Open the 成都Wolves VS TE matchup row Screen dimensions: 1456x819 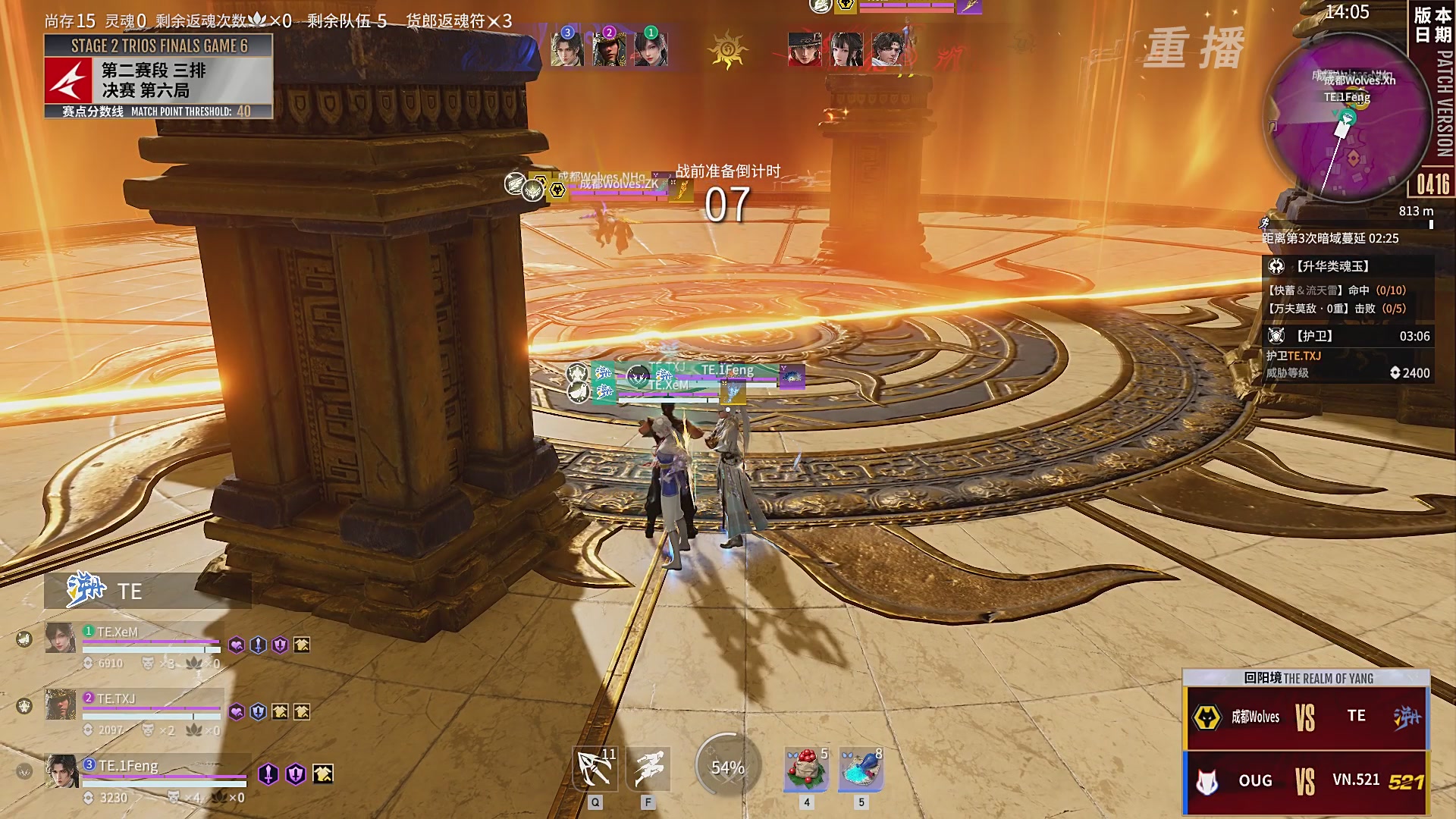[1306, 717]
